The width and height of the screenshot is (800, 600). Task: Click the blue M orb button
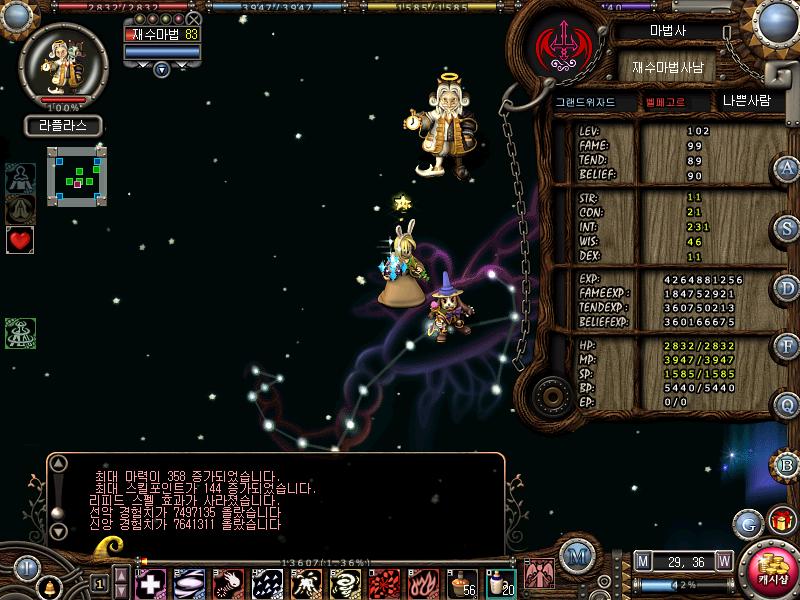tap(575, 557)
